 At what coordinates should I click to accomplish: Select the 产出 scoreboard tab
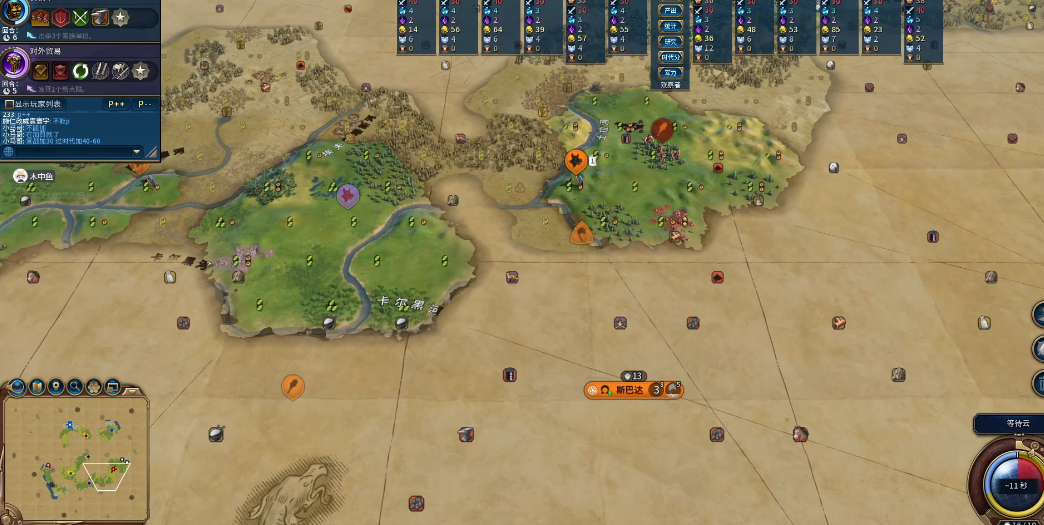(670, 10)
